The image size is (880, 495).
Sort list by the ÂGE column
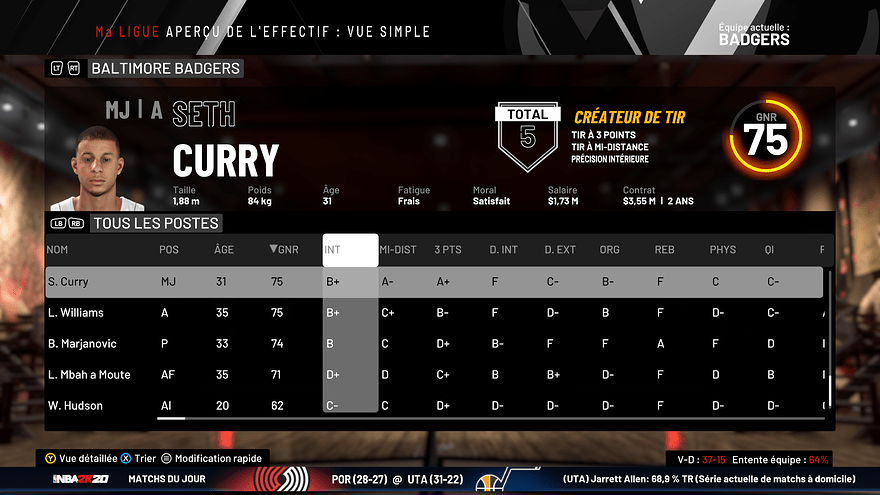click(224, 250)
